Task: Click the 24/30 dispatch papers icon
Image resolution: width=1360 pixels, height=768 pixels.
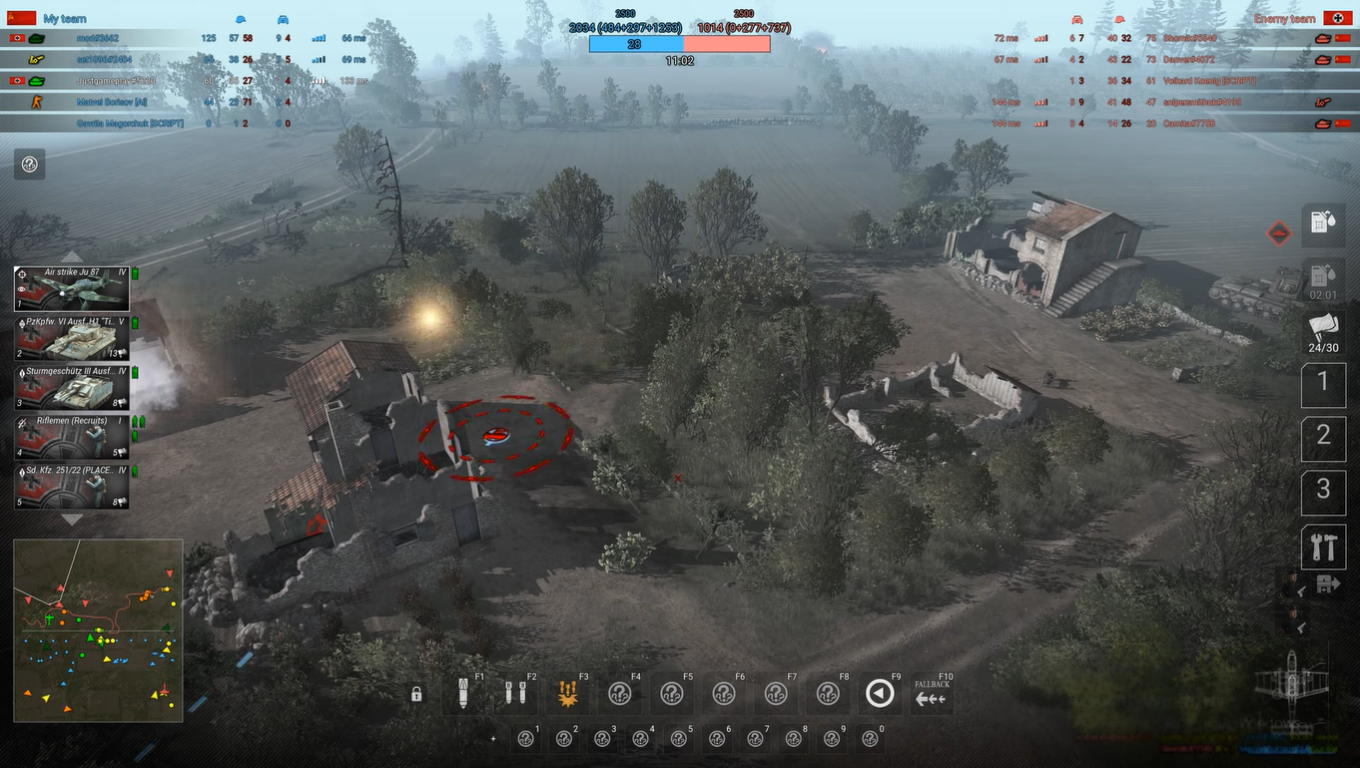Action: 1322,330
